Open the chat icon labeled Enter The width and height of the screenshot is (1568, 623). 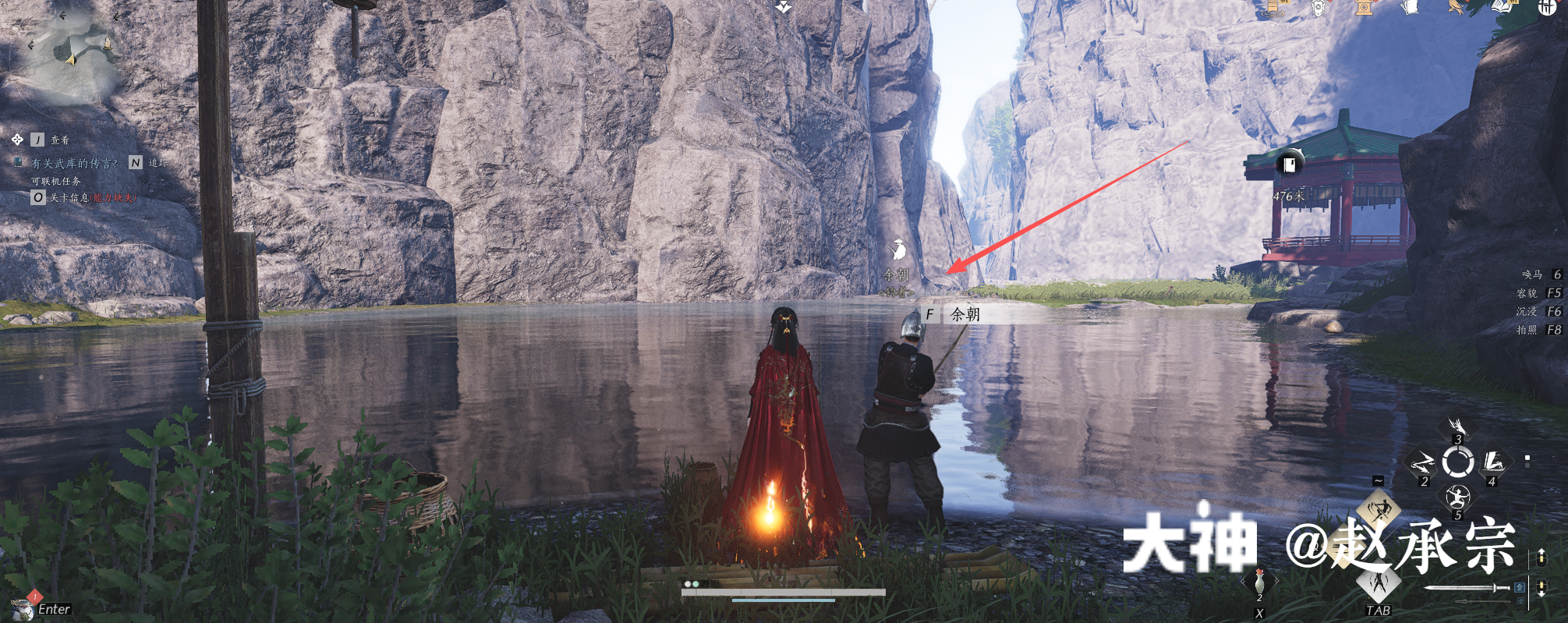point(23,607)
